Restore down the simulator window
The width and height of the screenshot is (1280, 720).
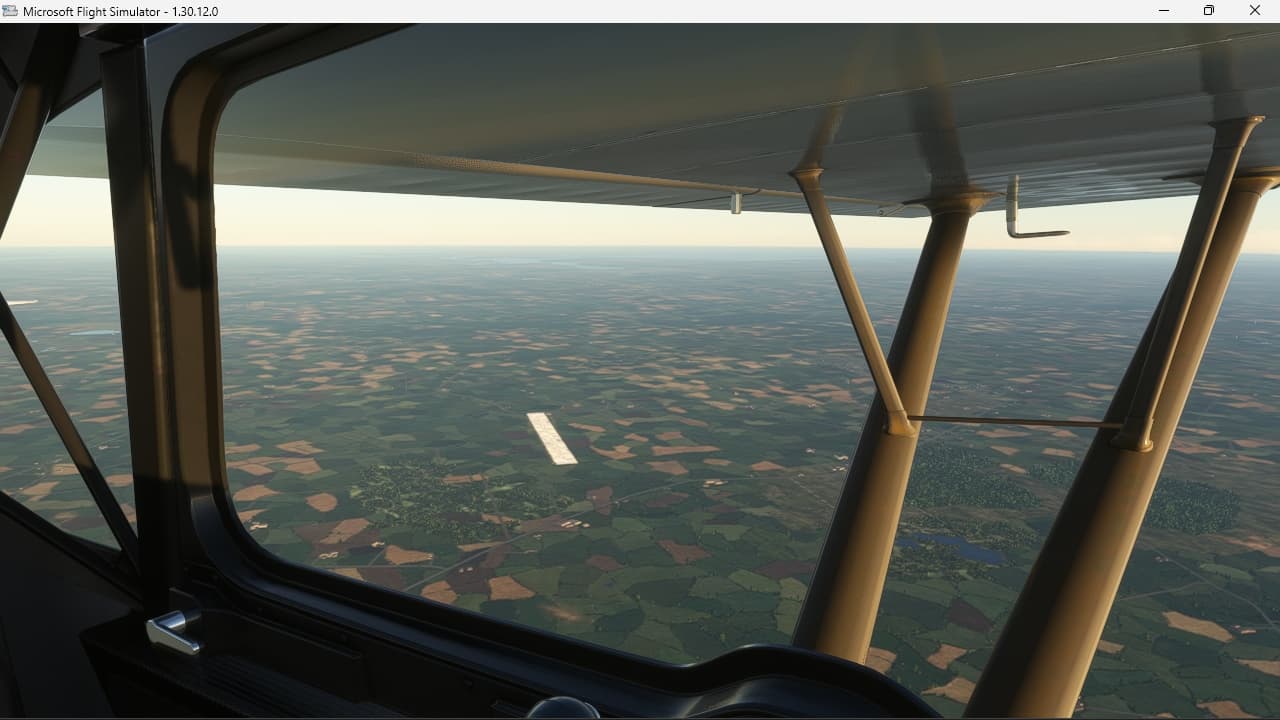click(x=1208, y=11)
